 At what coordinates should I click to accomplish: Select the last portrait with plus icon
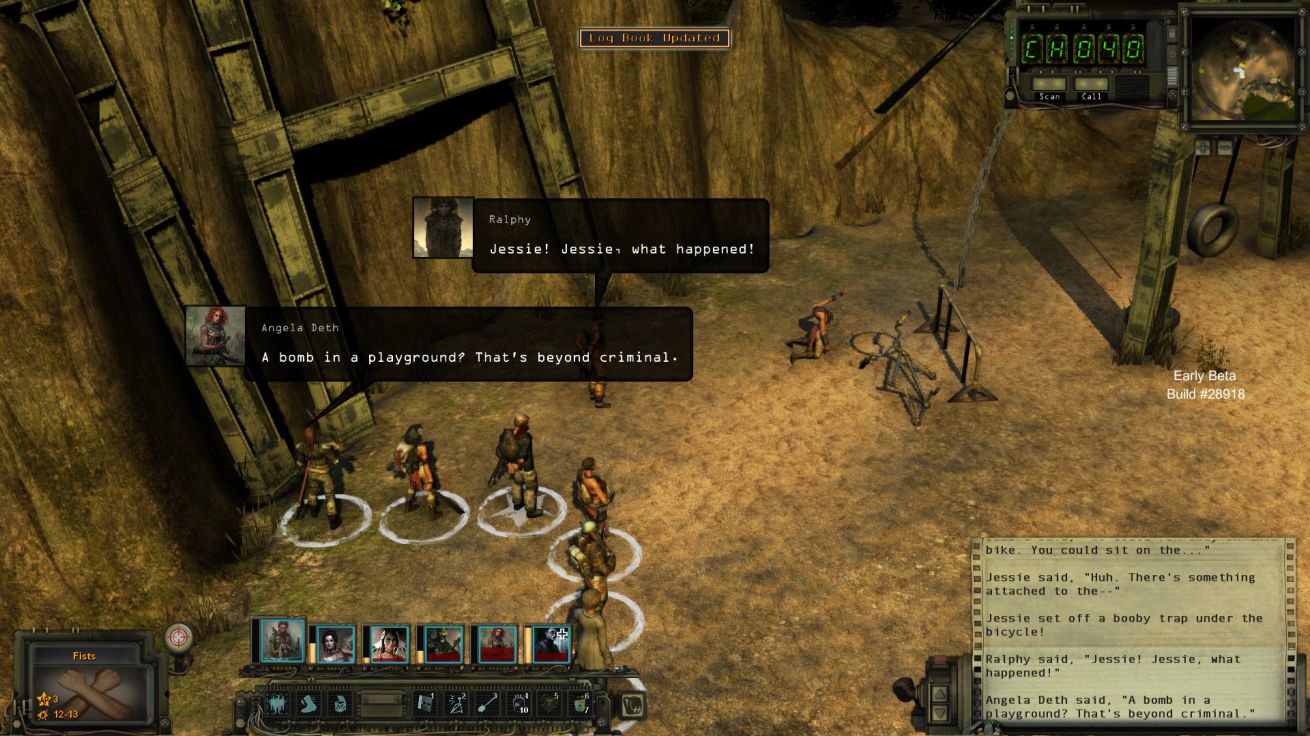click(x=551, y=645)
